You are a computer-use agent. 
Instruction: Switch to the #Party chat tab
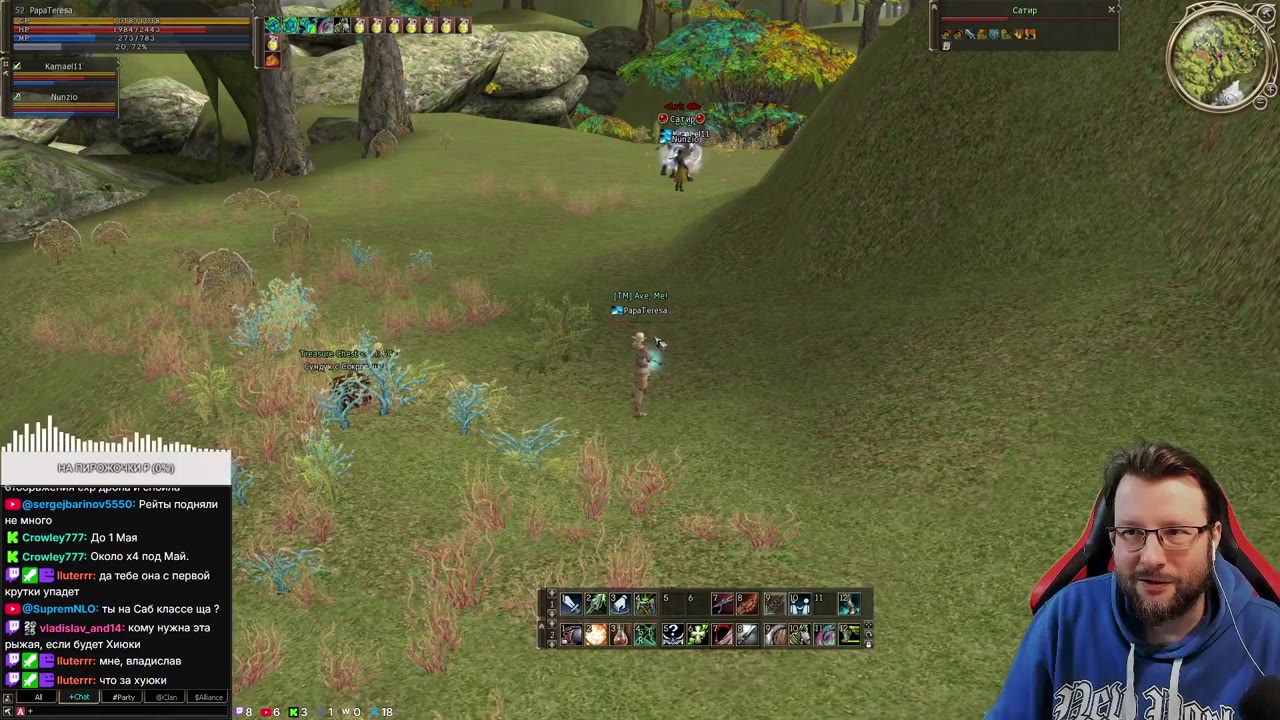123,697
